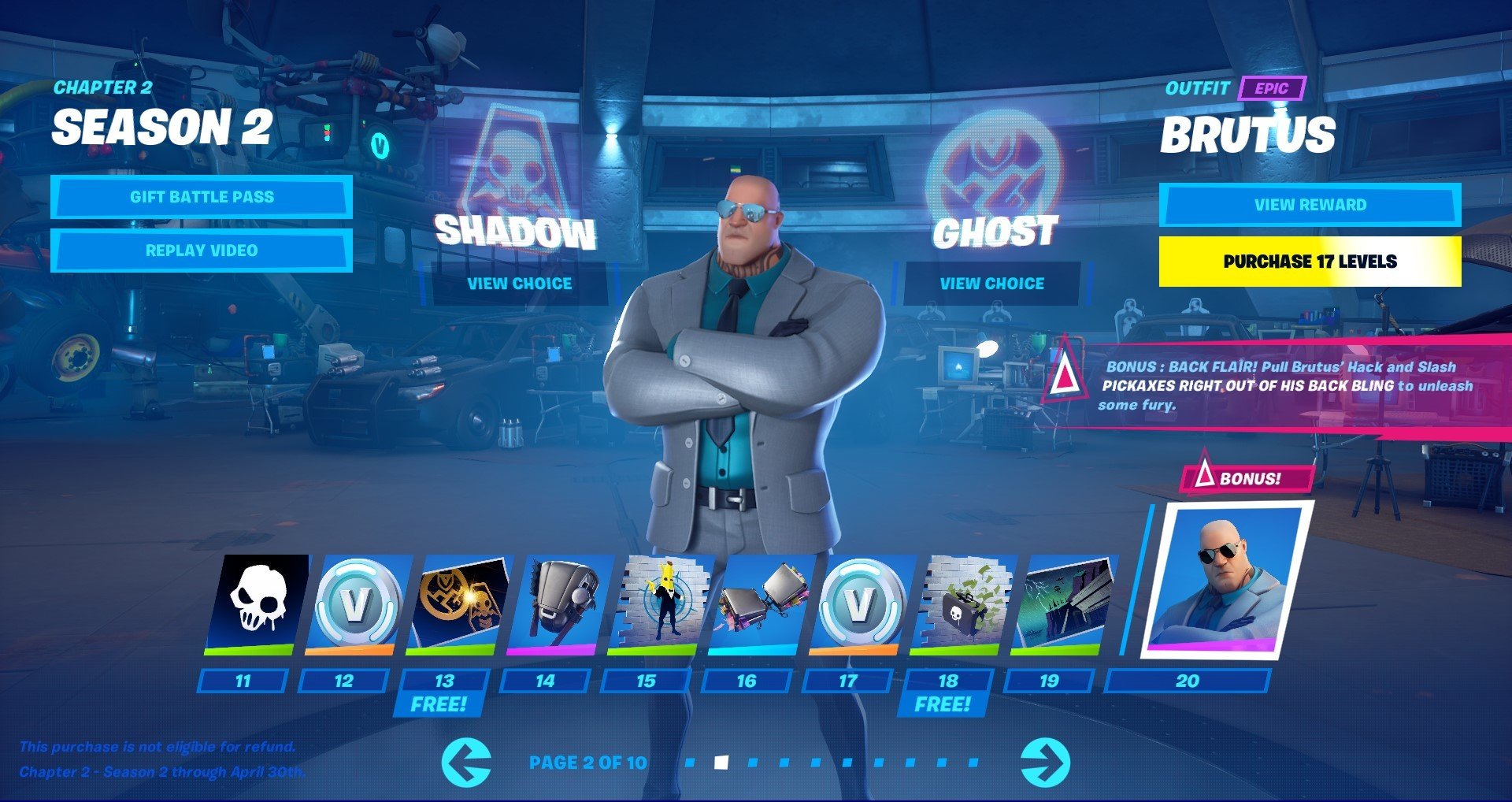View Choice for the Ghost faction
1512x802 pixels.
(991, 283)
